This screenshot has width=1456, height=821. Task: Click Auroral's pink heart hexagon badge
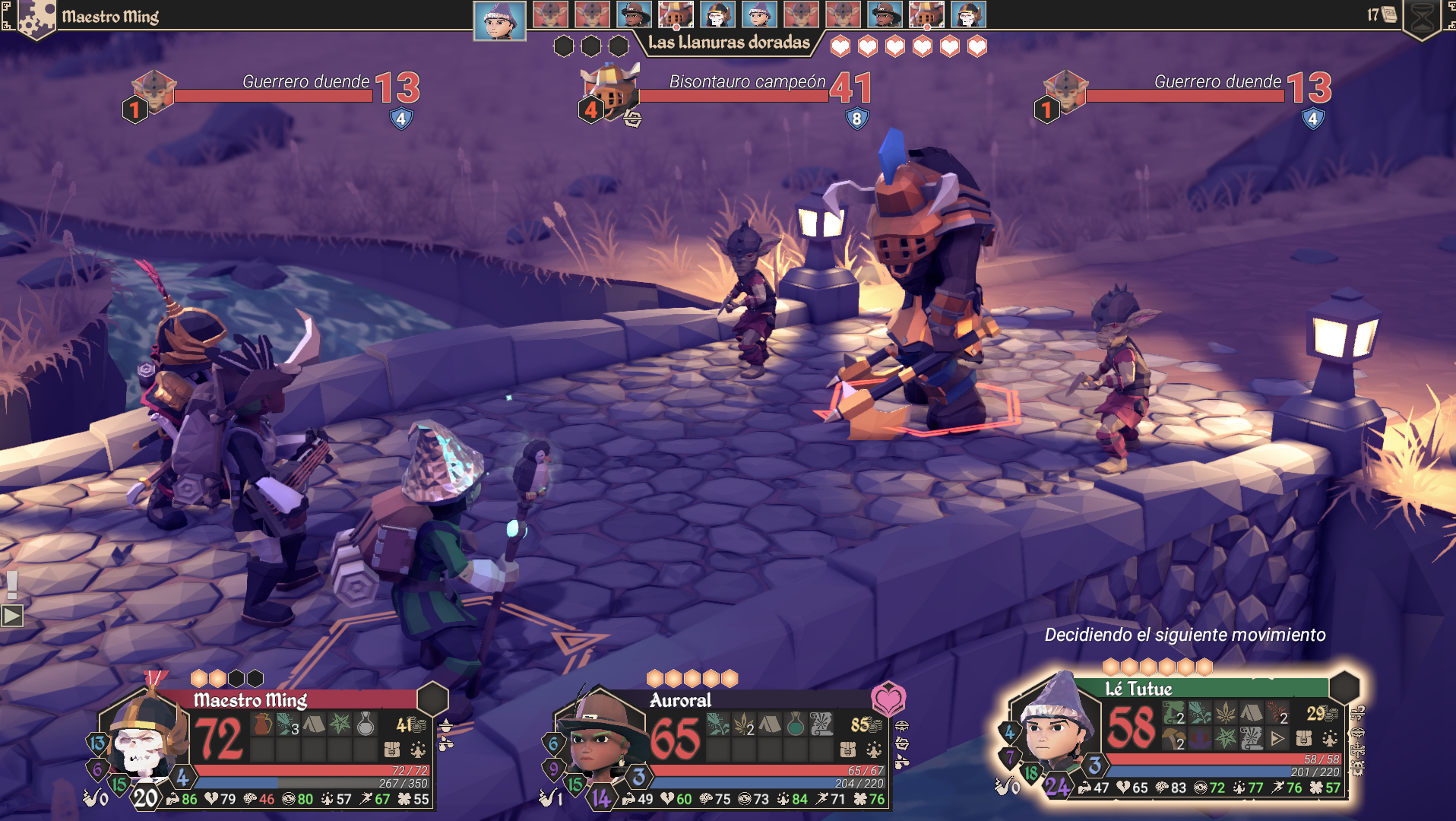(888, 698)
